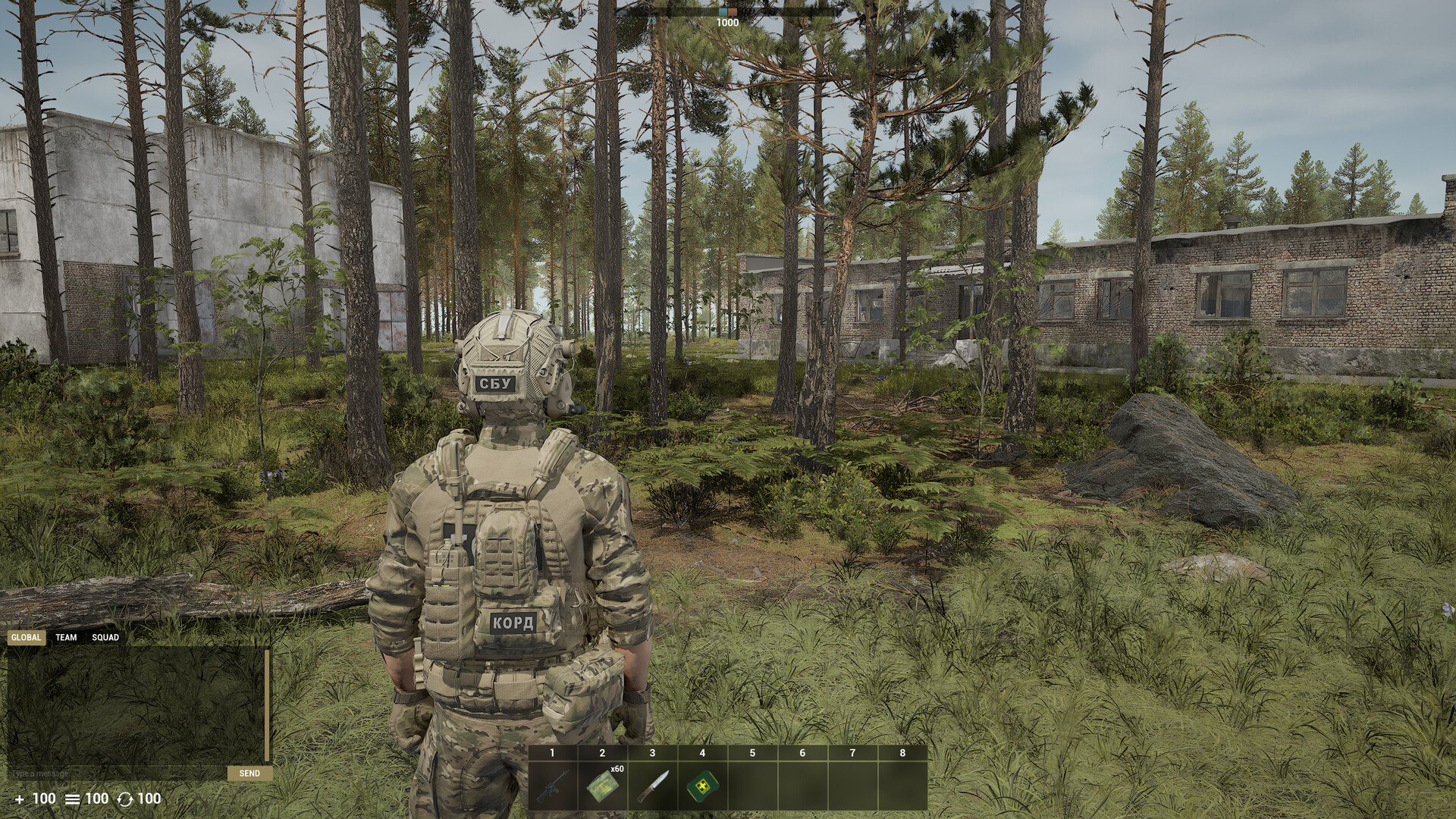The image size is (1456, 819).
Task: Click the teal faction square on top bar
Action: tap(723, 12)
